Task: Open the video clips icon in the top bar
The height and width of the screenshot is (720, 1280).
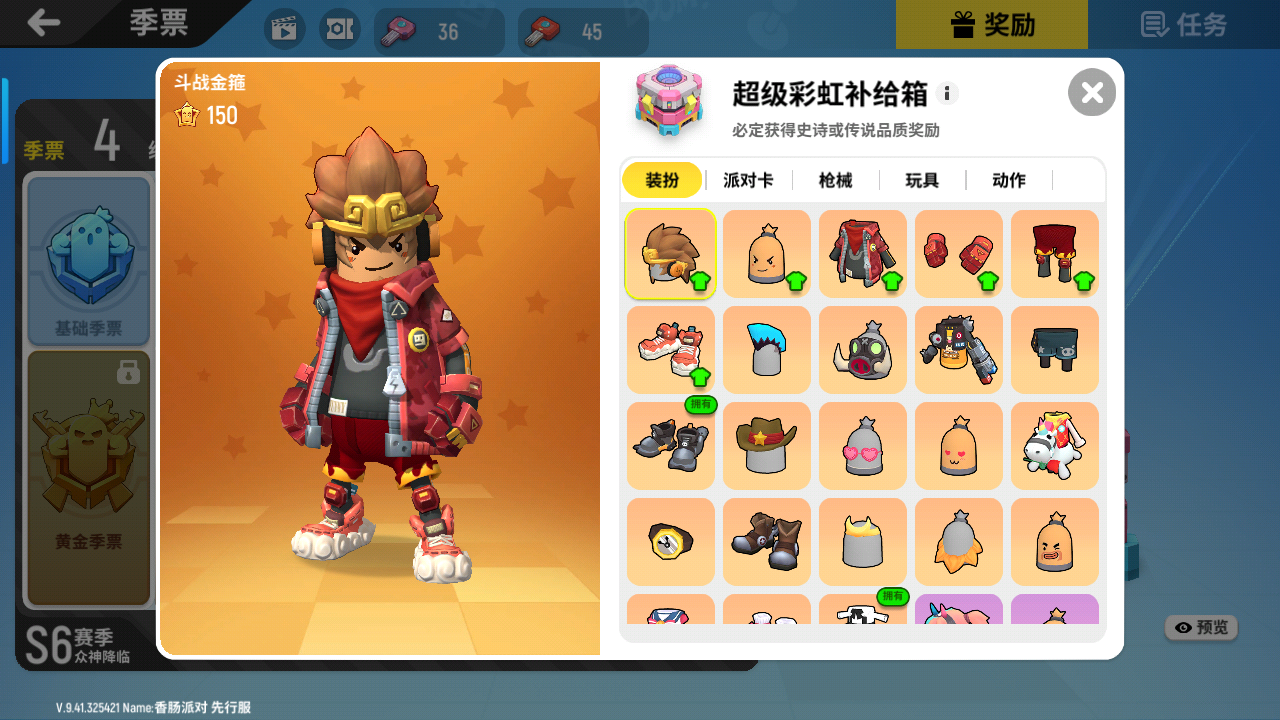Action: (x=284, y=27)
